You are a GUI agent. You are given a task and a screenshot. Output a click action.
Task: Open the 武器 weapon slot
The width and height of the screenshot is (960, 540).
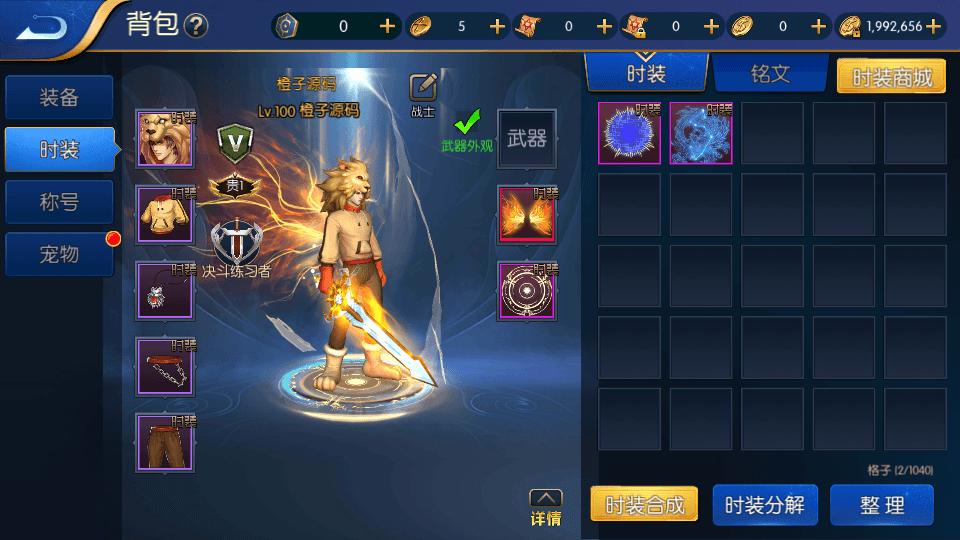click(527, 139)
